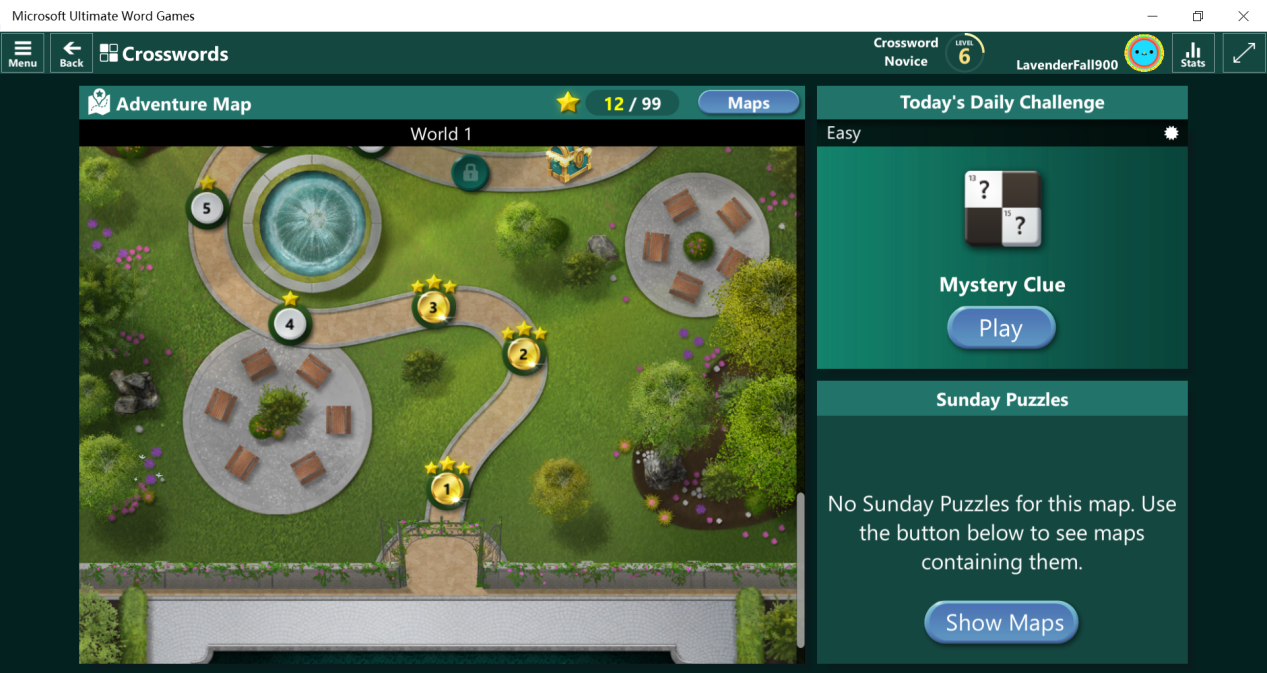Choose level 3 node on the map
The width and height of the screenshot is (1267, 673).
pyautogui.click(x=434, y=307)
